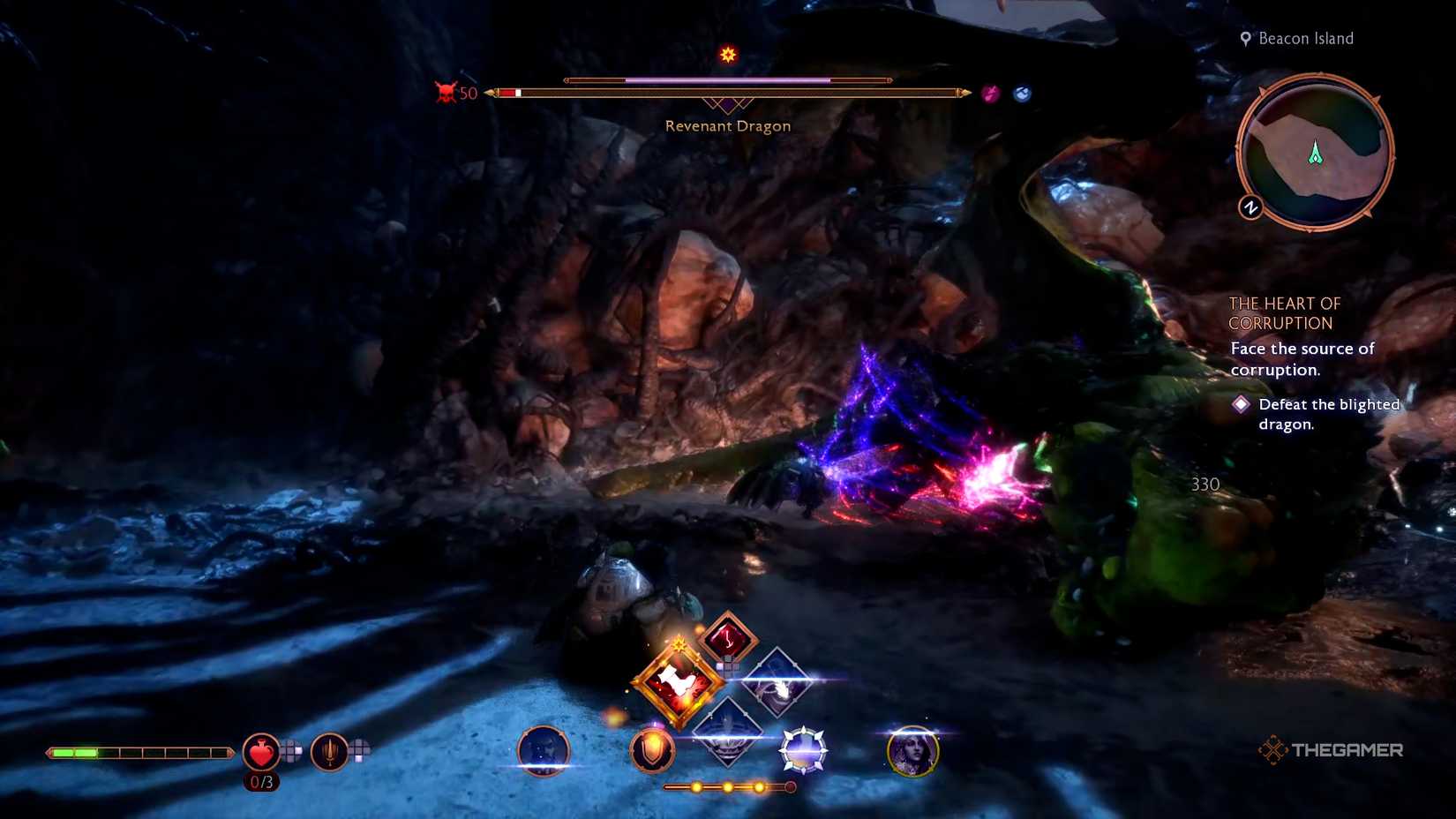The height and width of the screenshot is (819, 1456).
Task: Click the red skull level 50 icon
Action: 446,91
